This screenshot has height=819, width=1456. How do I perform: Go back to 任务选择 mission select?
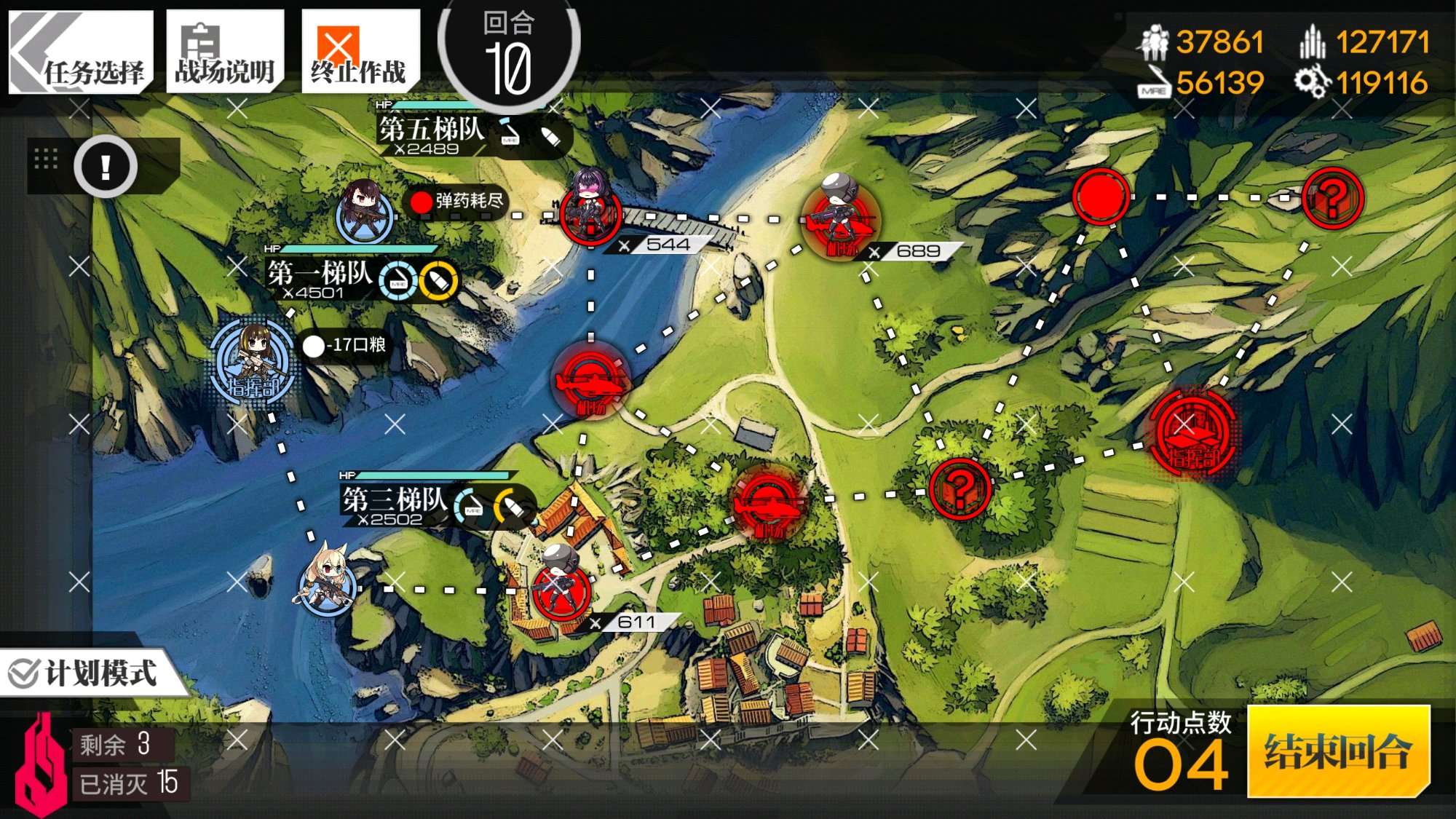(x=80, y=52)
